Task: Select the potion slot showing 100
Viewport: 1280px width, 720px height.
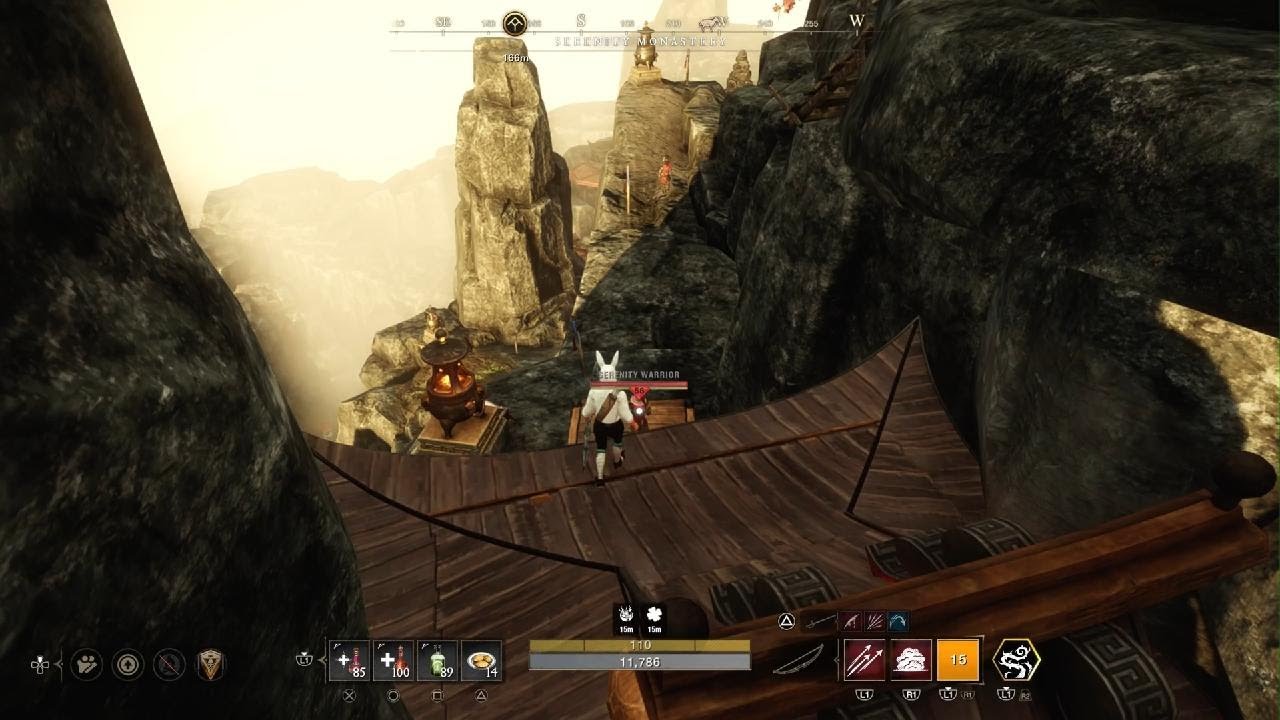Action: pyautogui.click(x=393, y=660)
